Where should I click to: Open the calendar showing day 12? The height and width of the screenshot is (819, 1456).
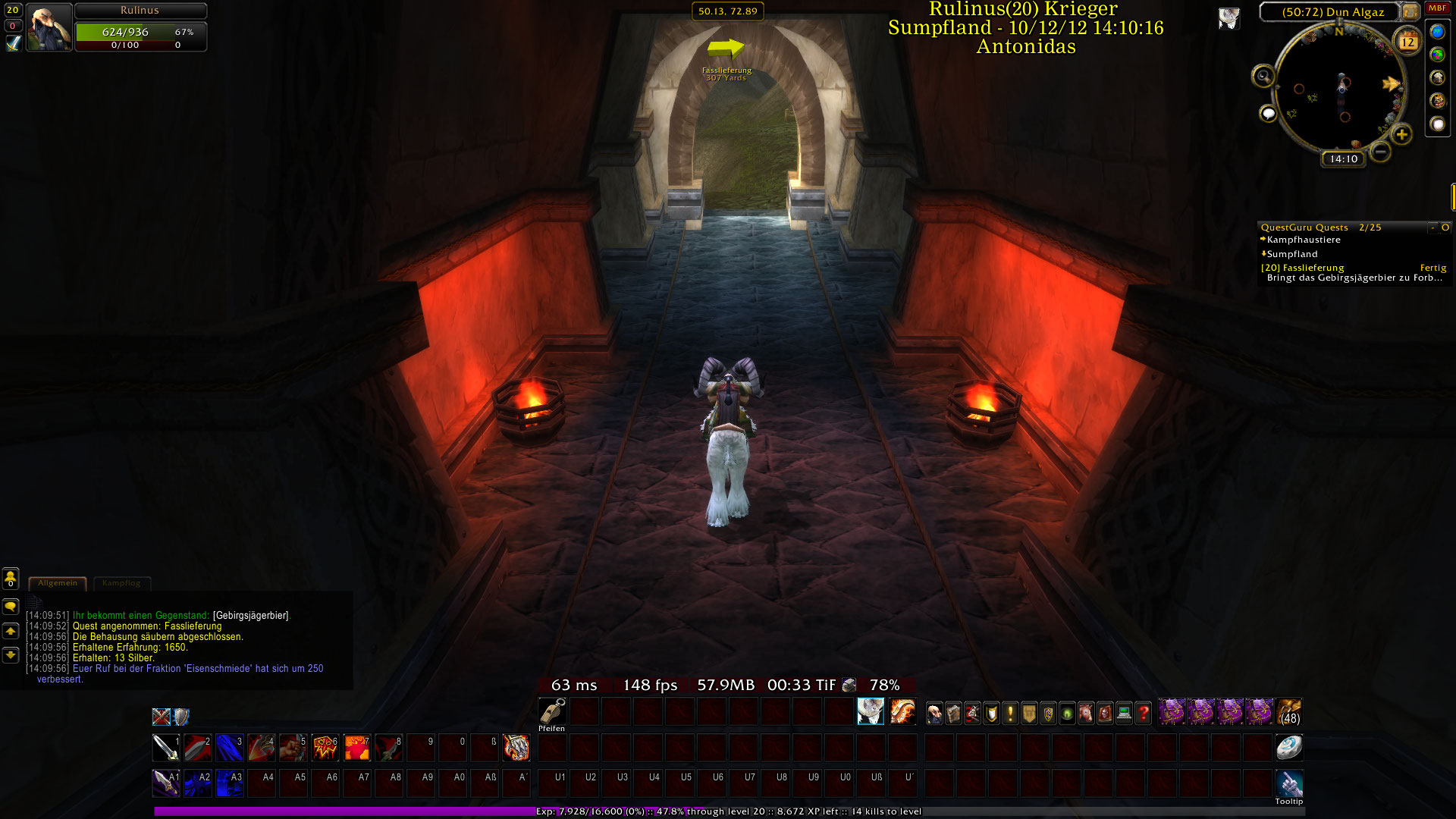point(1407,41)
